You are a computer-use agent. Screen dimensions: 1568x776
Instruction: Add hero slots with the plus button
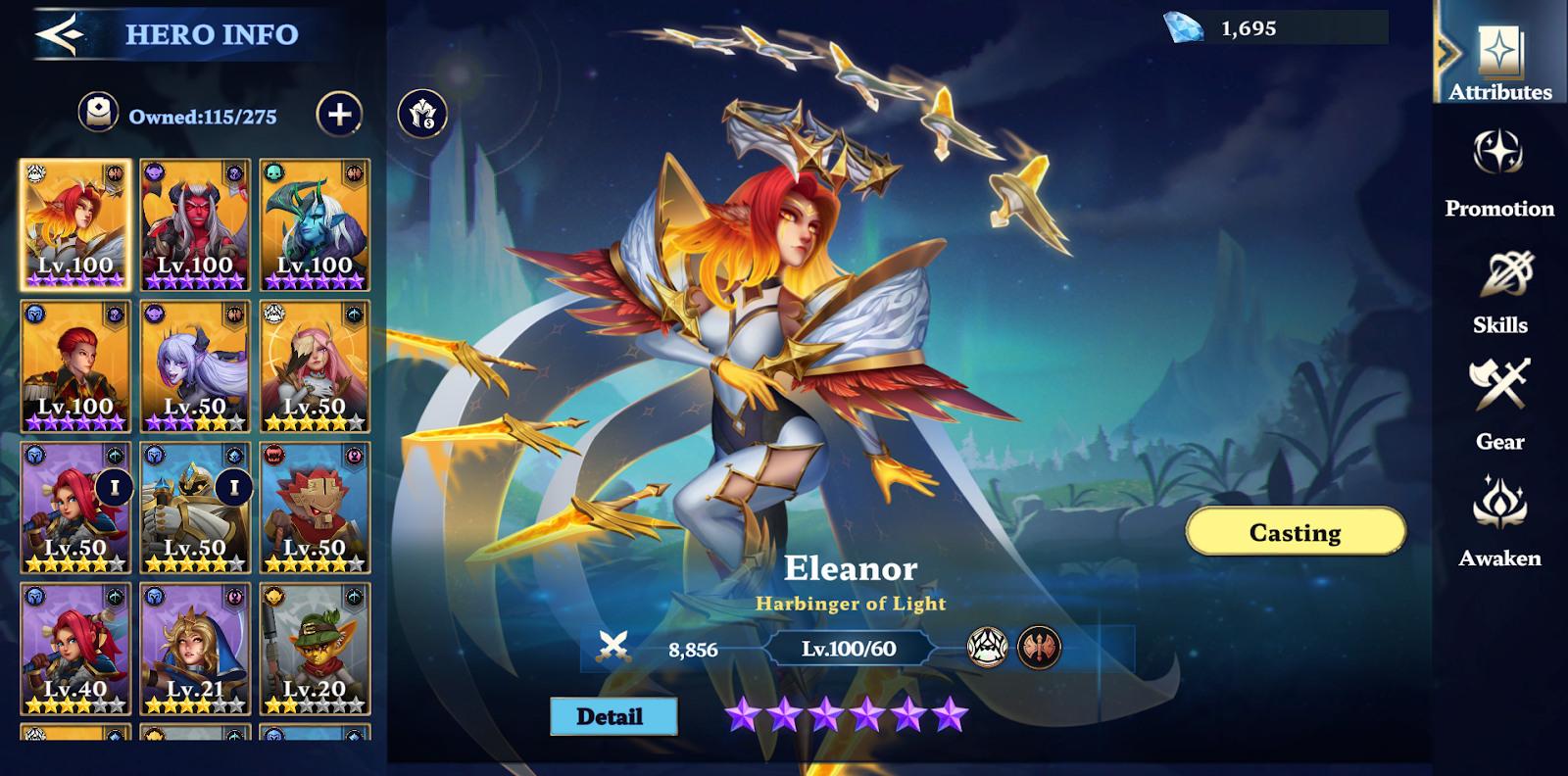coord(339,115)
